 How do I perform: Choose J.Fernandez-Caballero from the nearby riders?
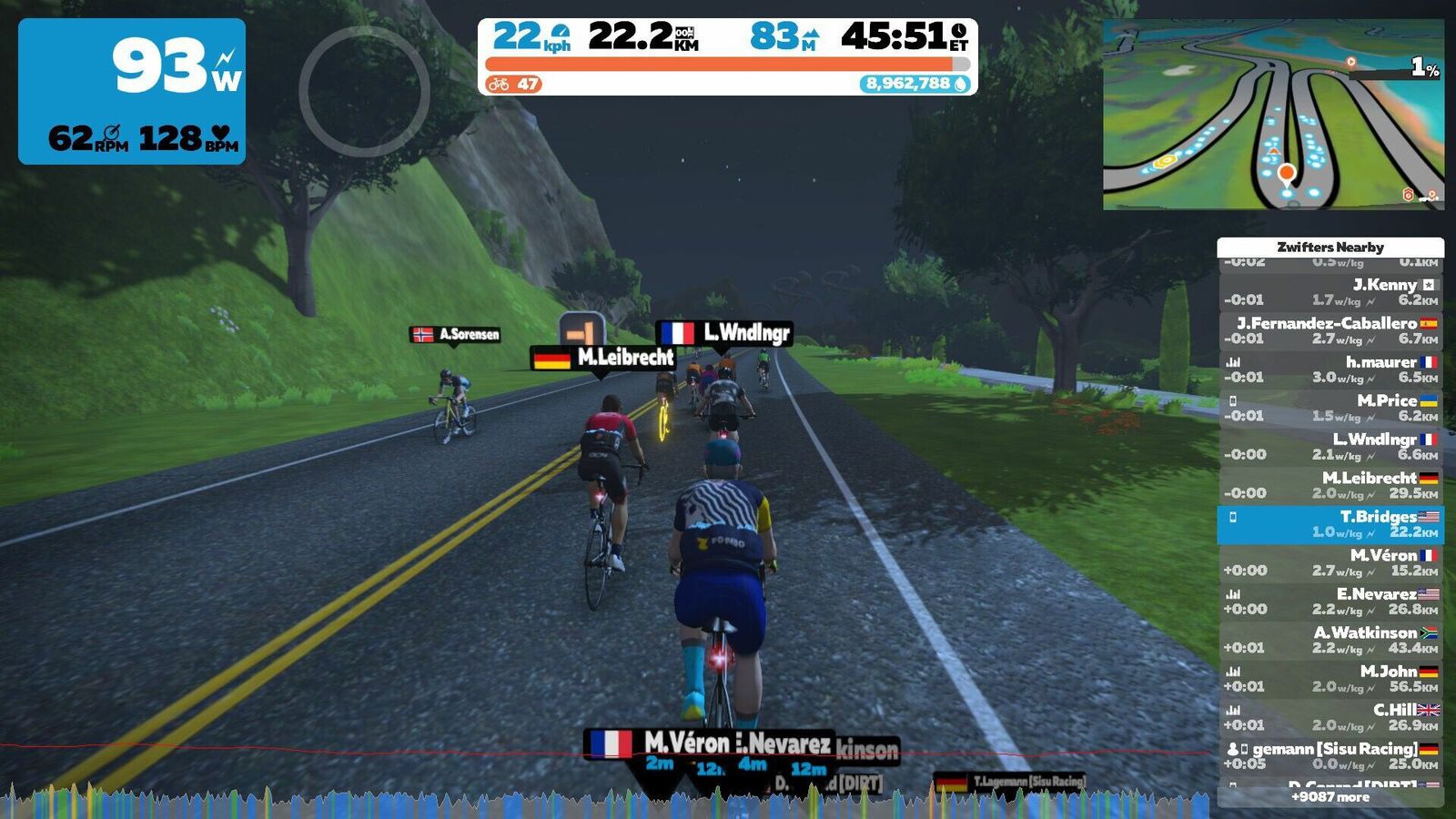click(x=1330, y=330)
